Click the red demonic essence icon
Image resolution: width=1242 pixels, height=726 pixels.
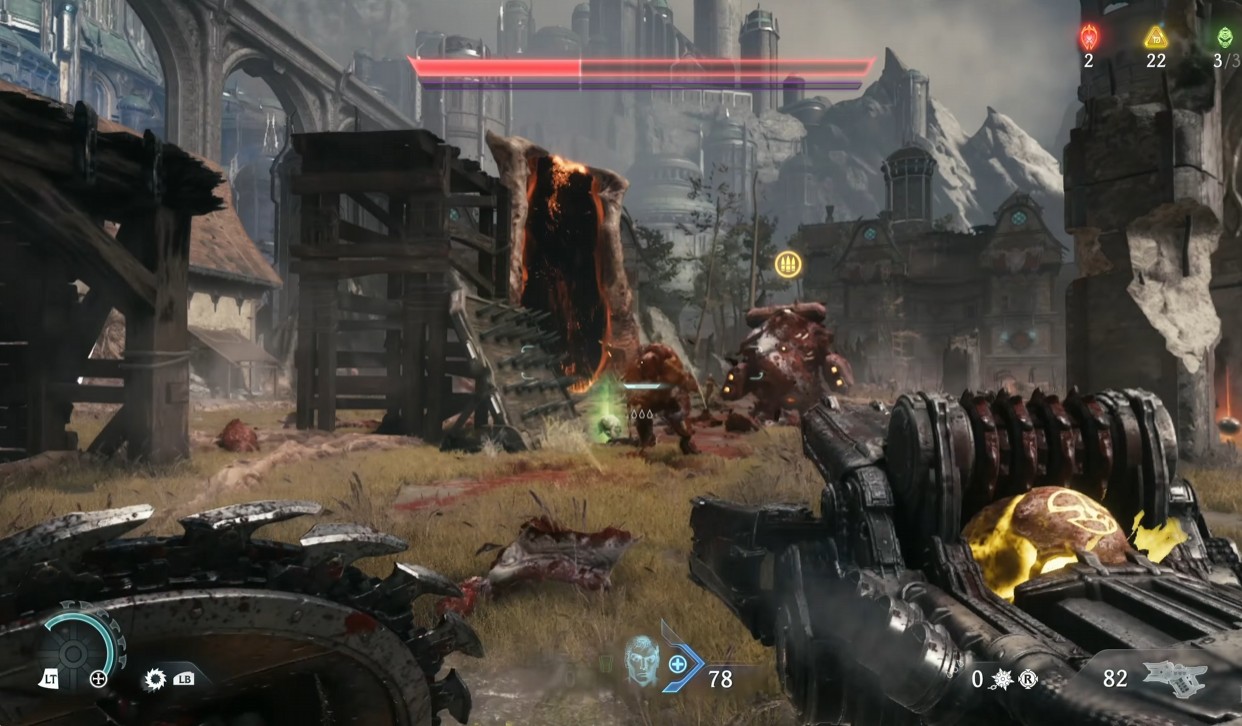[1088, 38]
